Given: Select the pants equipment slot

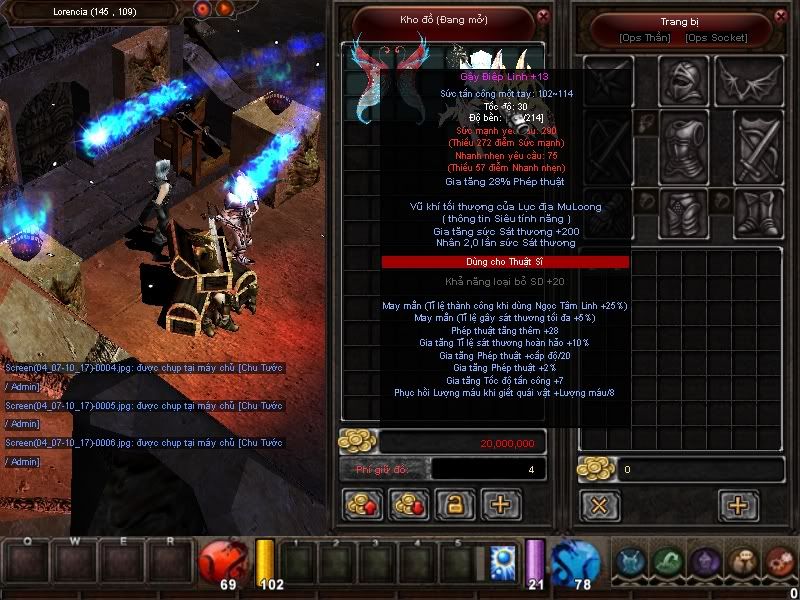Looking at the screenshot, I should coord(683,213).
